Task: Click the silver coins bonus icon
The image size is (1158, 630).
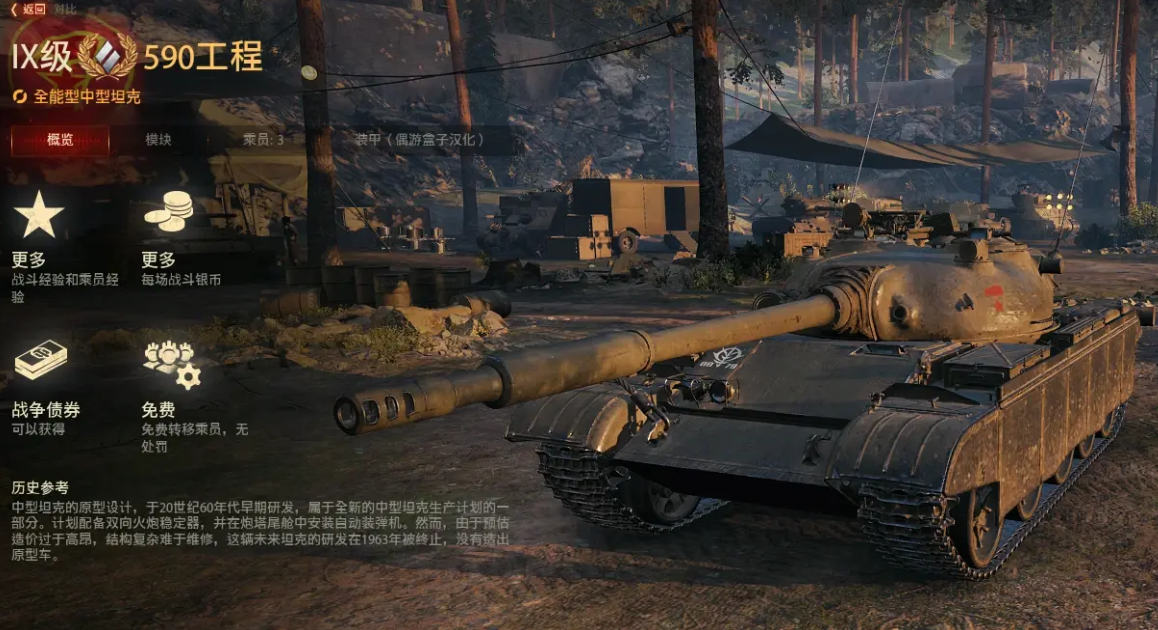Action: click(169, 212)
